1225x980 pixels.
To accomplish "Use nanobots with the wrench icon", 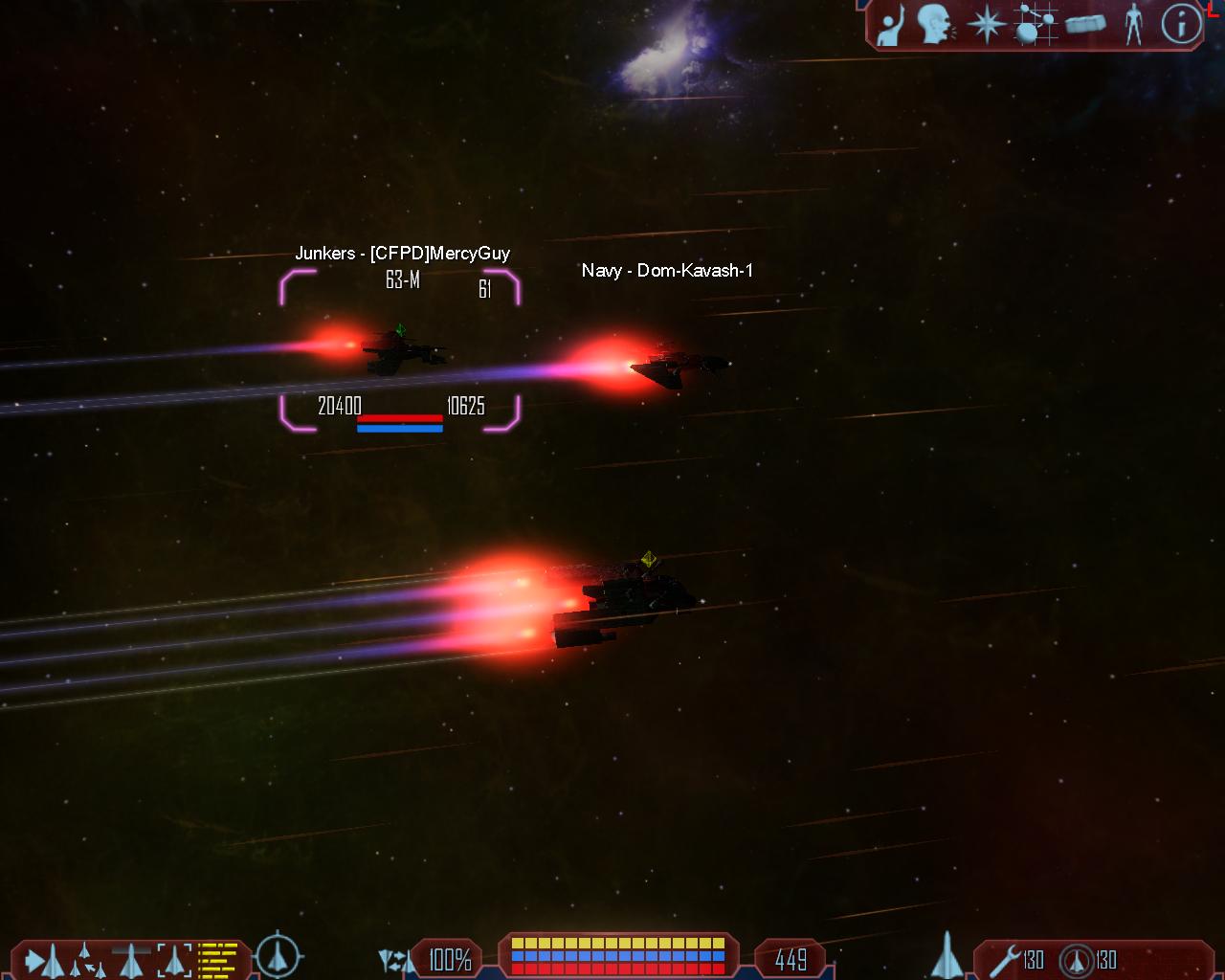I will tap(1005, 960).
